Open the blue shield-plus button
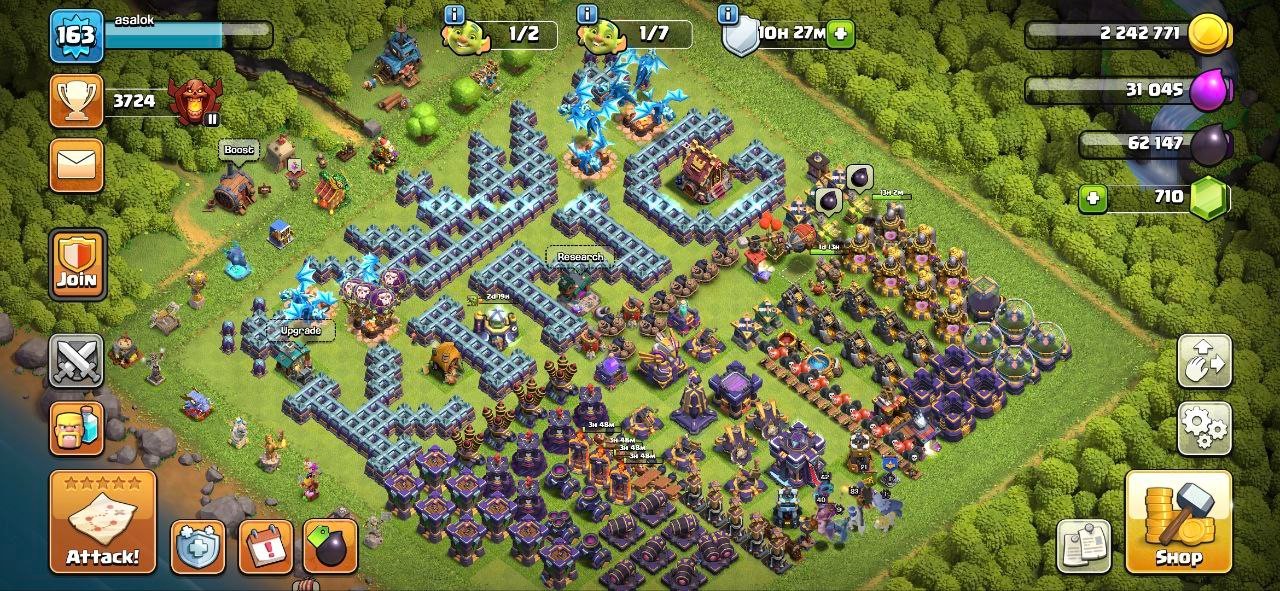1280x591 pixels. [197, 547]
